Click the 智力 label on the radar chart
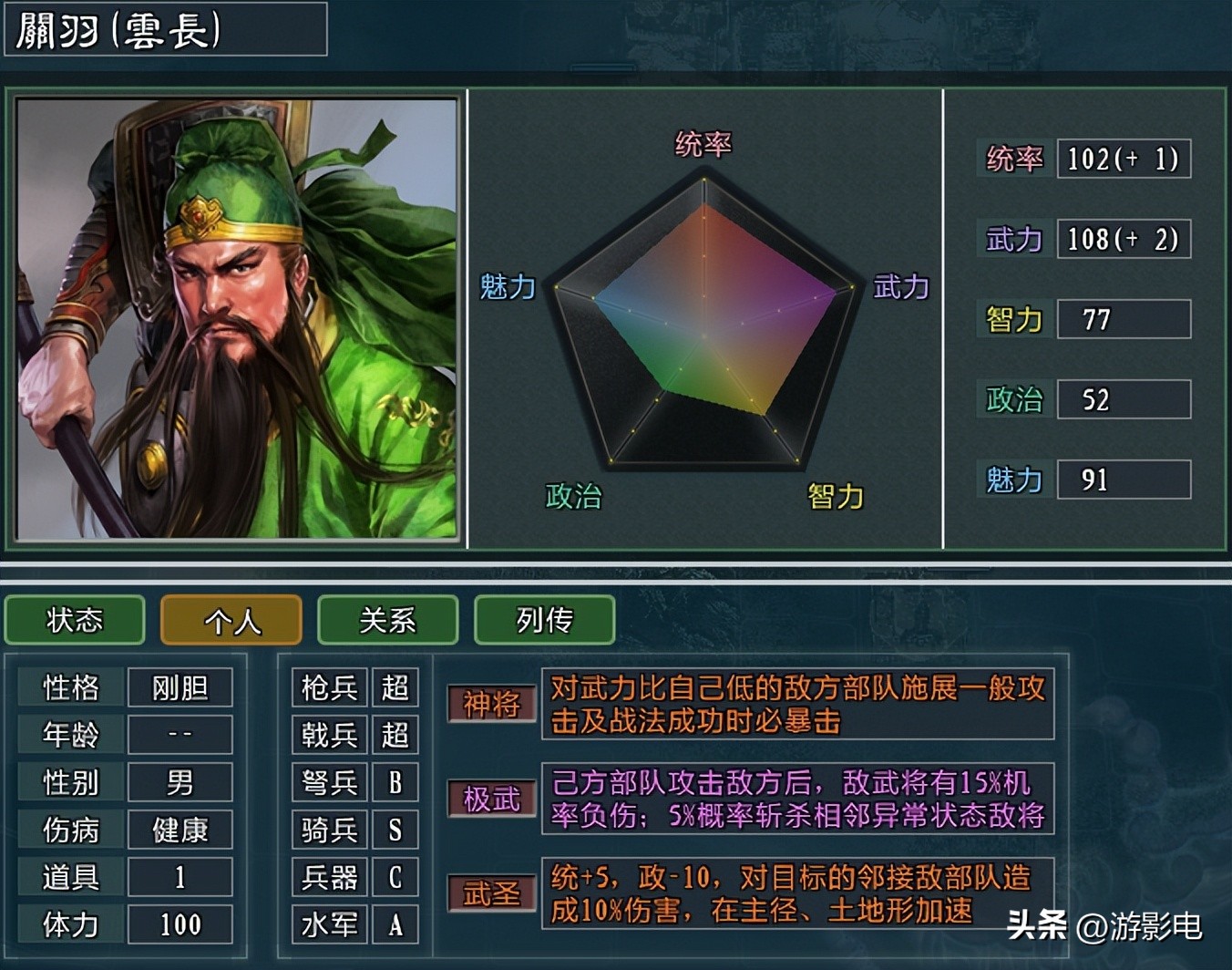Viewport: 1232px width, 970px height. pyautogui.click(x=834, y=497)
